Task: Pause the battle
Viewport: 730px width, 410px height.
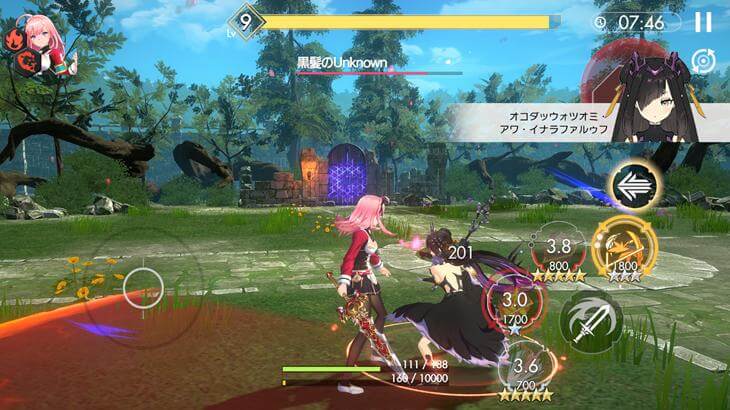Action: click(703, 21)
